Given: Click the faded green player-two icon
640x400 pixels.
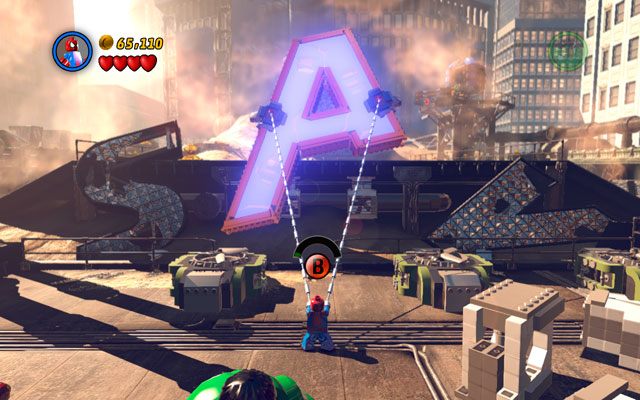Looking at the screenshot, I should click(567, 49).
